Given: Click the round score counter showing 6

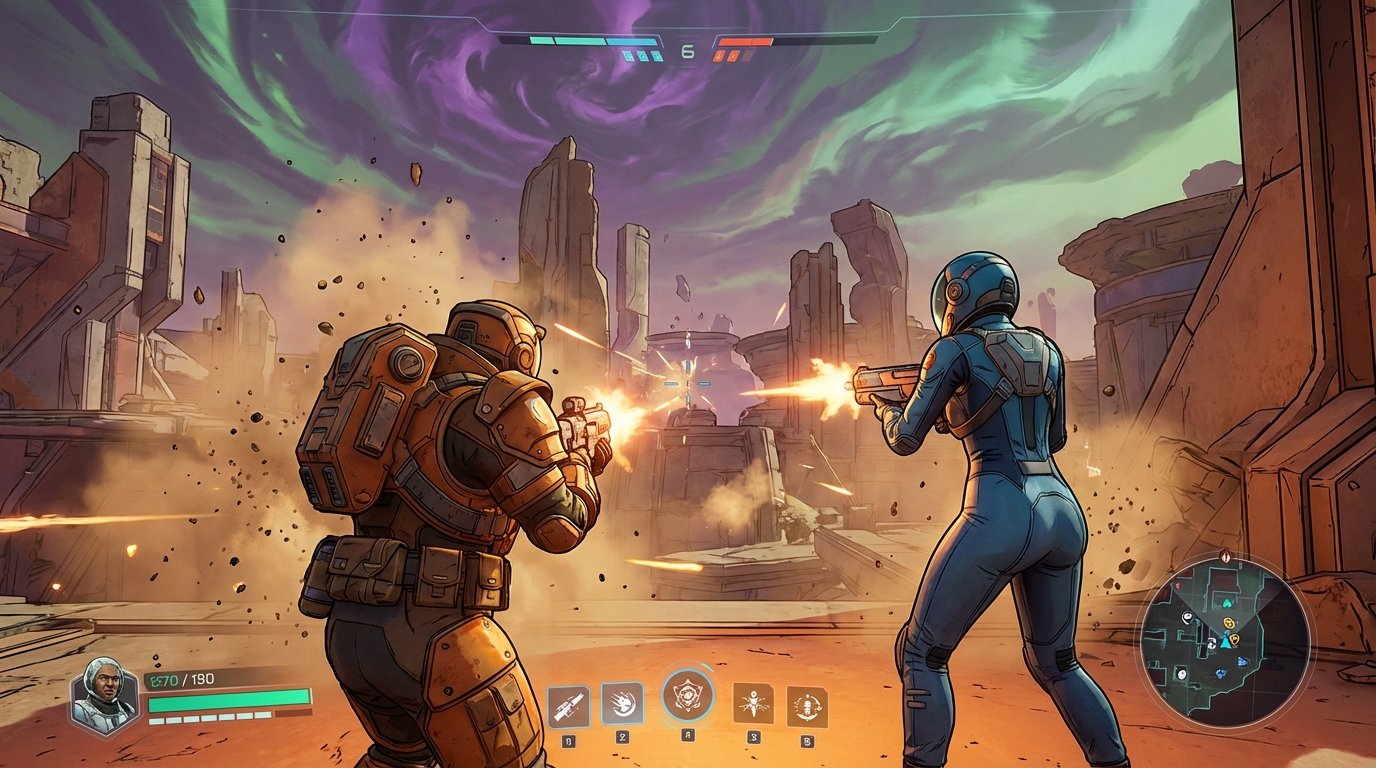Looking at the screenshot, I should (687, 50).
